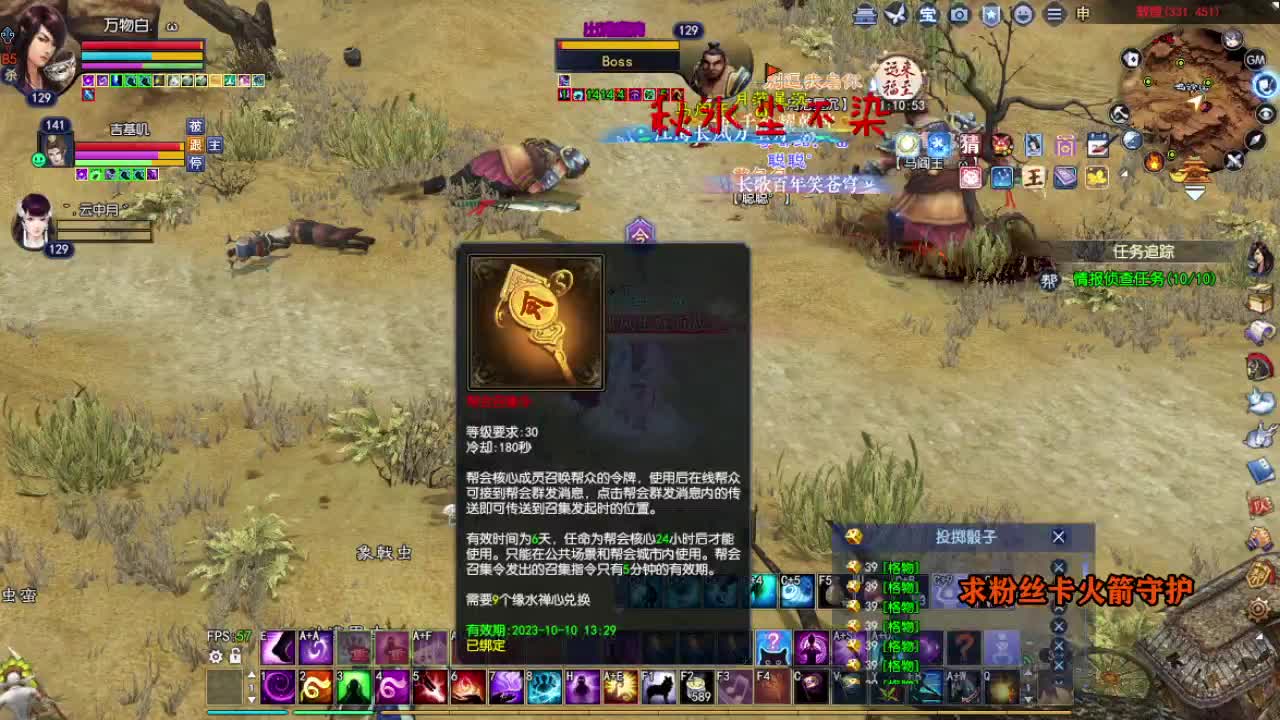
Task: Open settings via the gear icon near FPS
Action: pyautogui.click(x=214, y=655)
